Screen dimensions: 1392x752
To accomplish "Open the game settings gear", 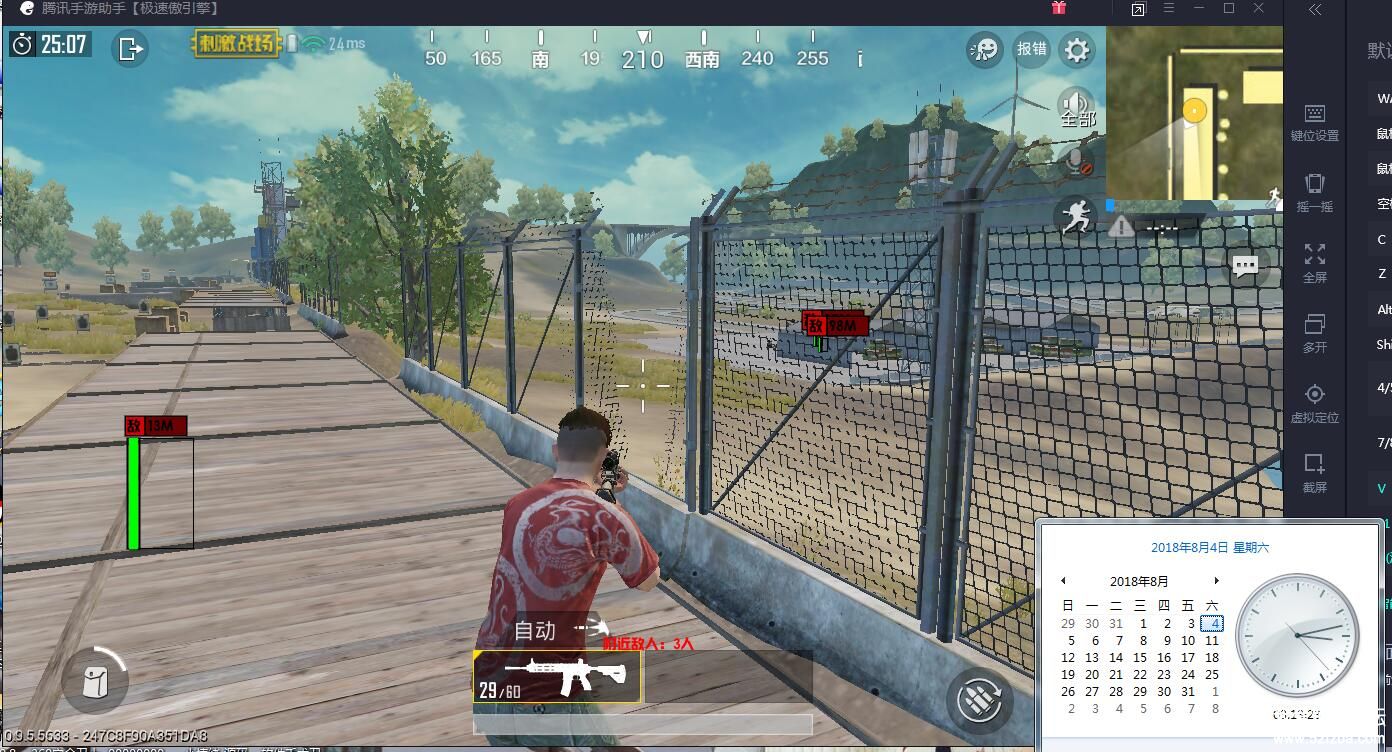I will (x=1077, y=49).
